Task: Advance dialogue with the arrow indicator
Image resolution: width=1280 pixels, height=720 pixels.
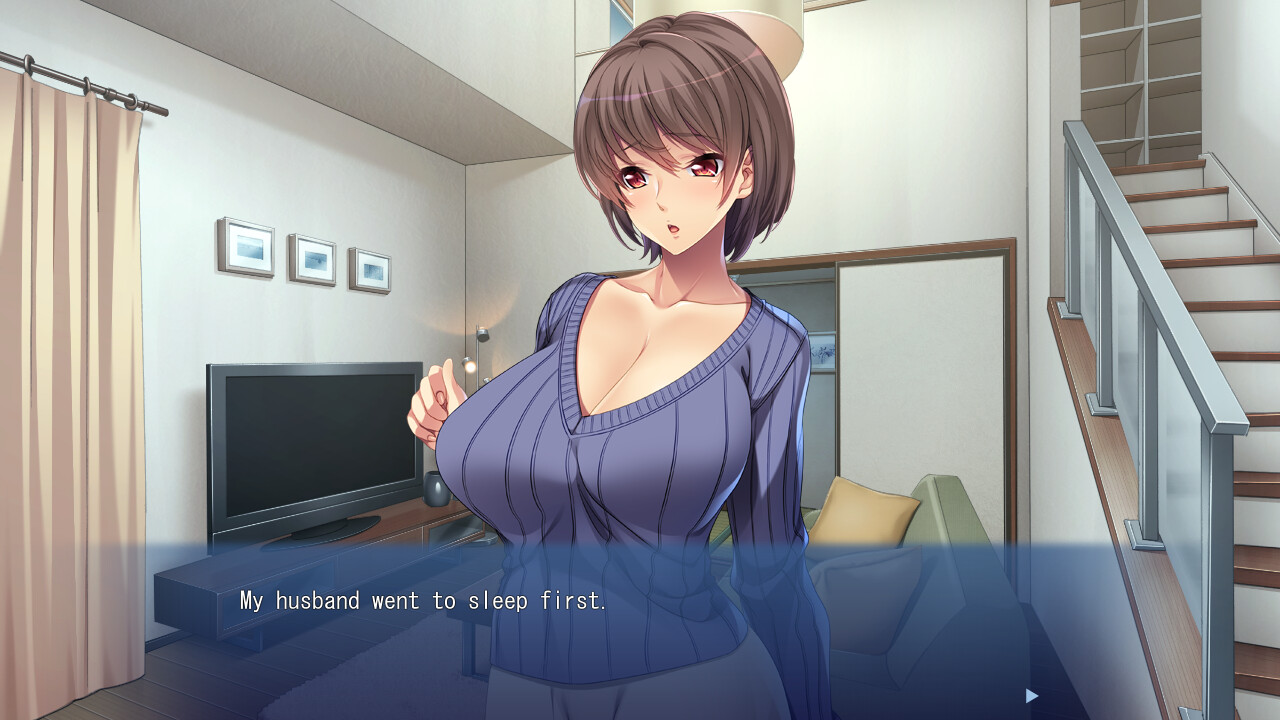Action: point(1032,695)
